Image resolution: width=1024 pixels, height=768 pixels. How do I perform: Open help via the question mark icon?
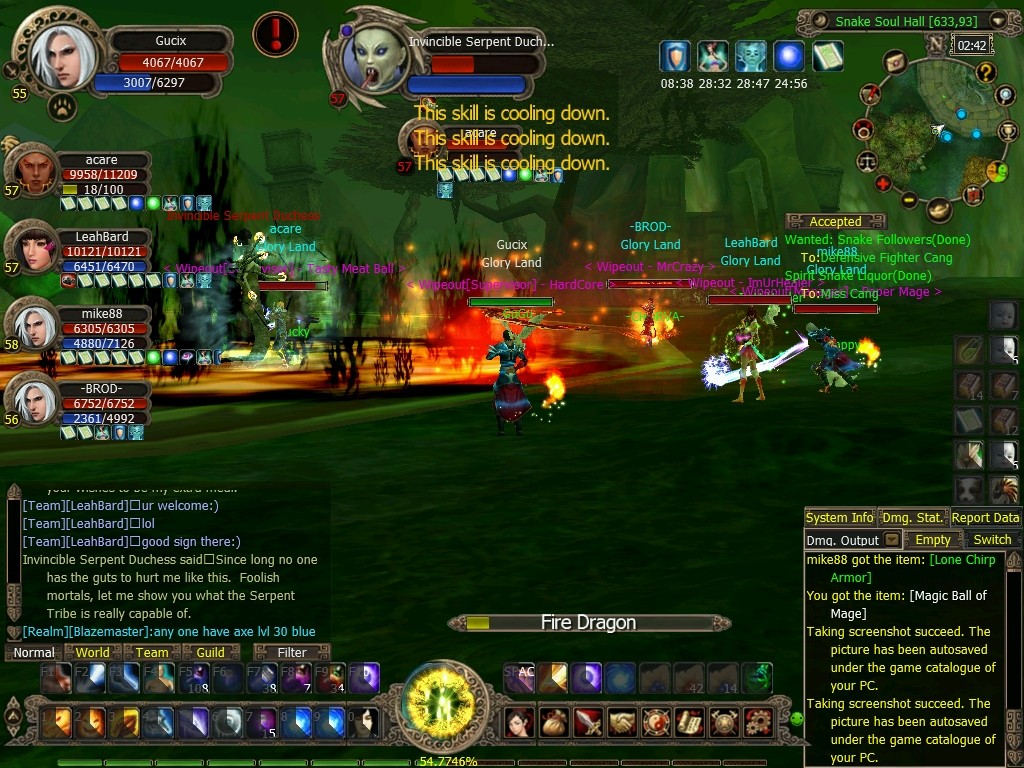tap(985, 72)
